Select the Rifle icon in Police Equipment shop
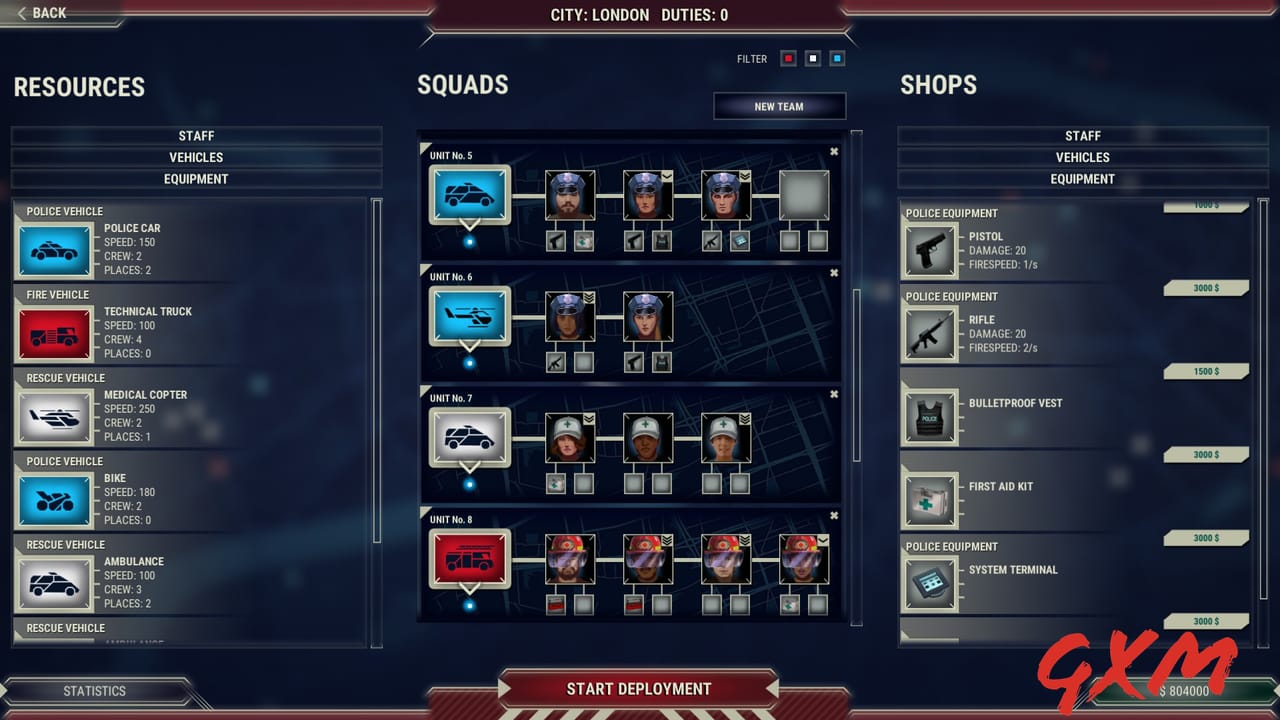Screen dimensions: 1280x720 coord(930,333)
